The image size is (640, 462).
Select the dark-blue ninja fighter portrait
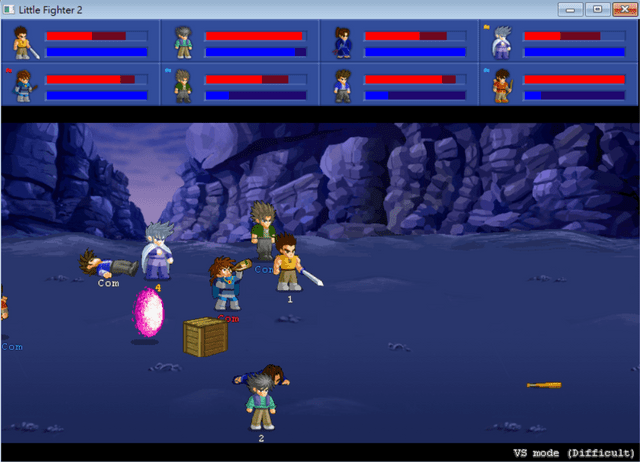pos(343,43)
